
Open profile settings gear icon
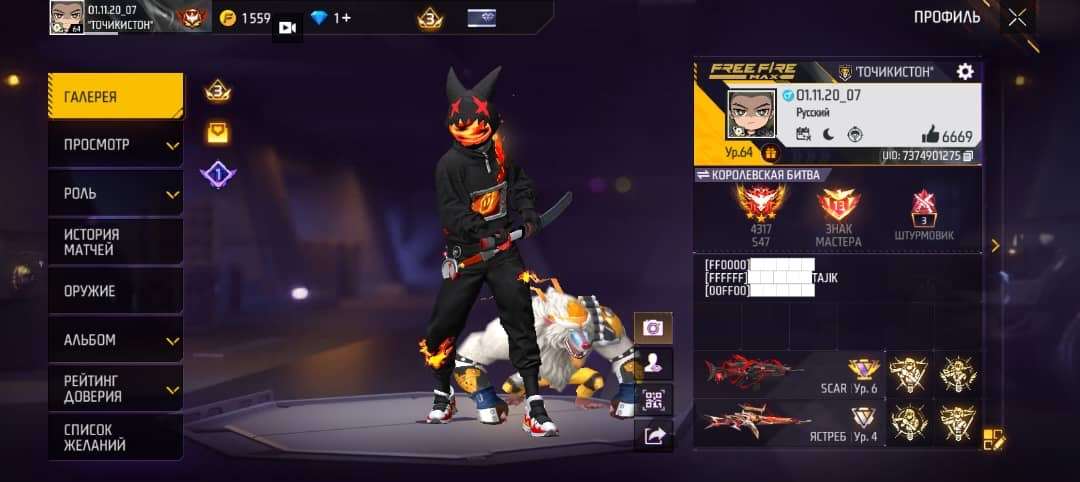[x=965, y=72]
